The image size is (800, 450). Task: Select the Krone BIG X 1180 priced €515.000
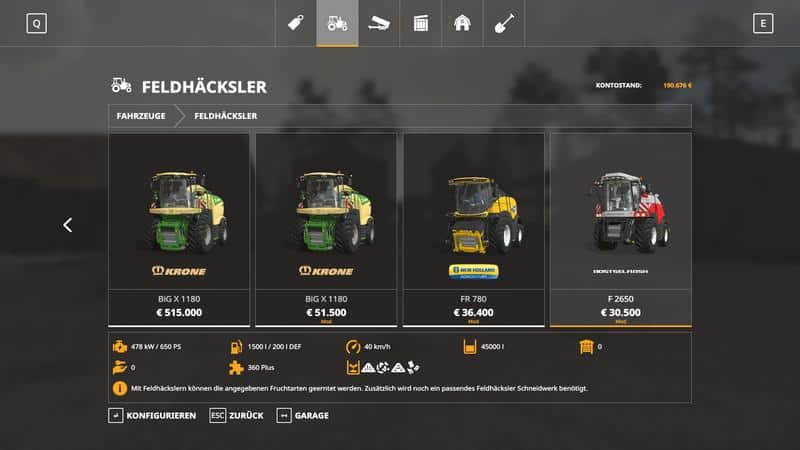tap(178, 229)
